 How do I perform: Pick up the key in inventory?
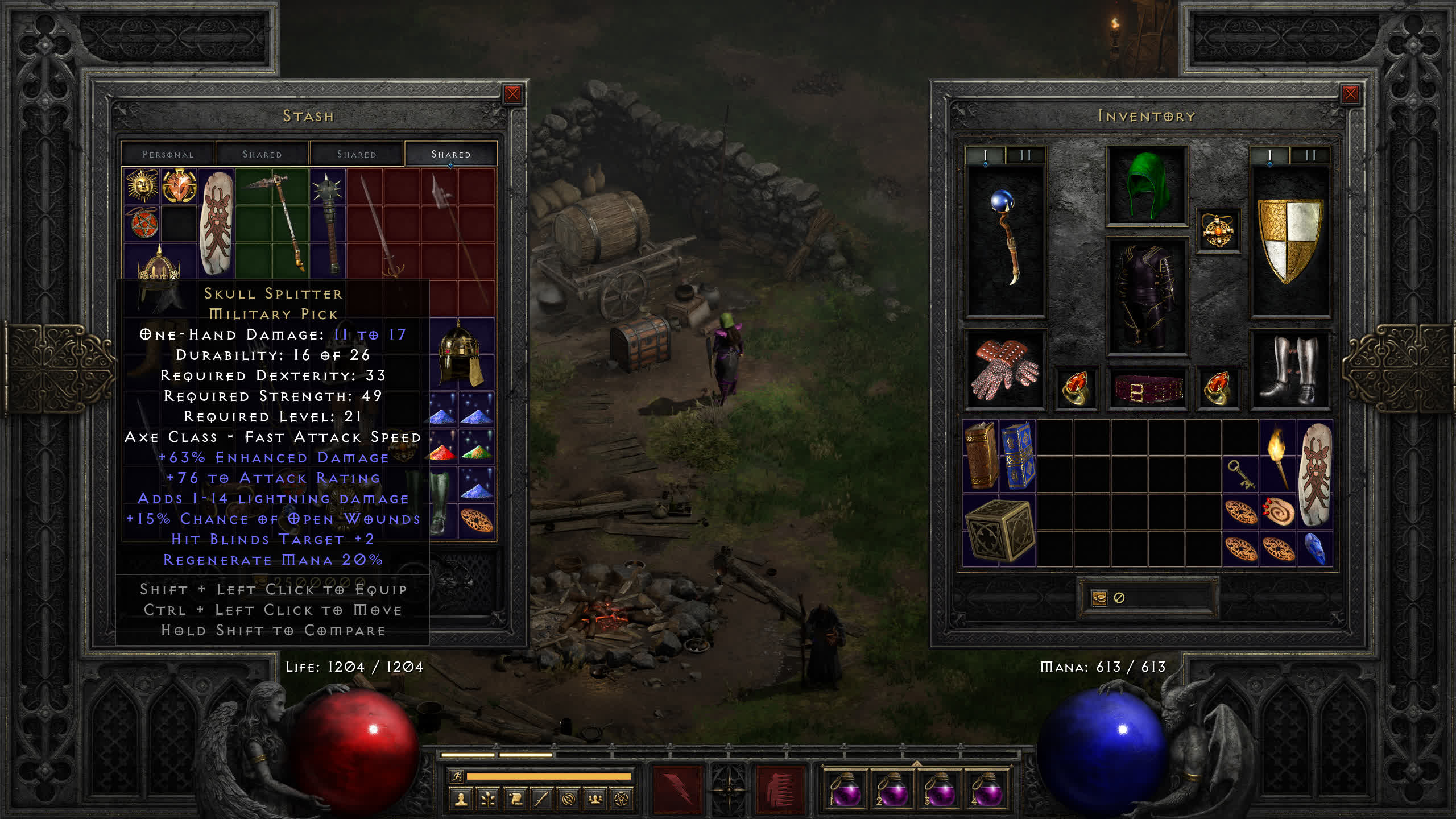[x=1240, y=474]
